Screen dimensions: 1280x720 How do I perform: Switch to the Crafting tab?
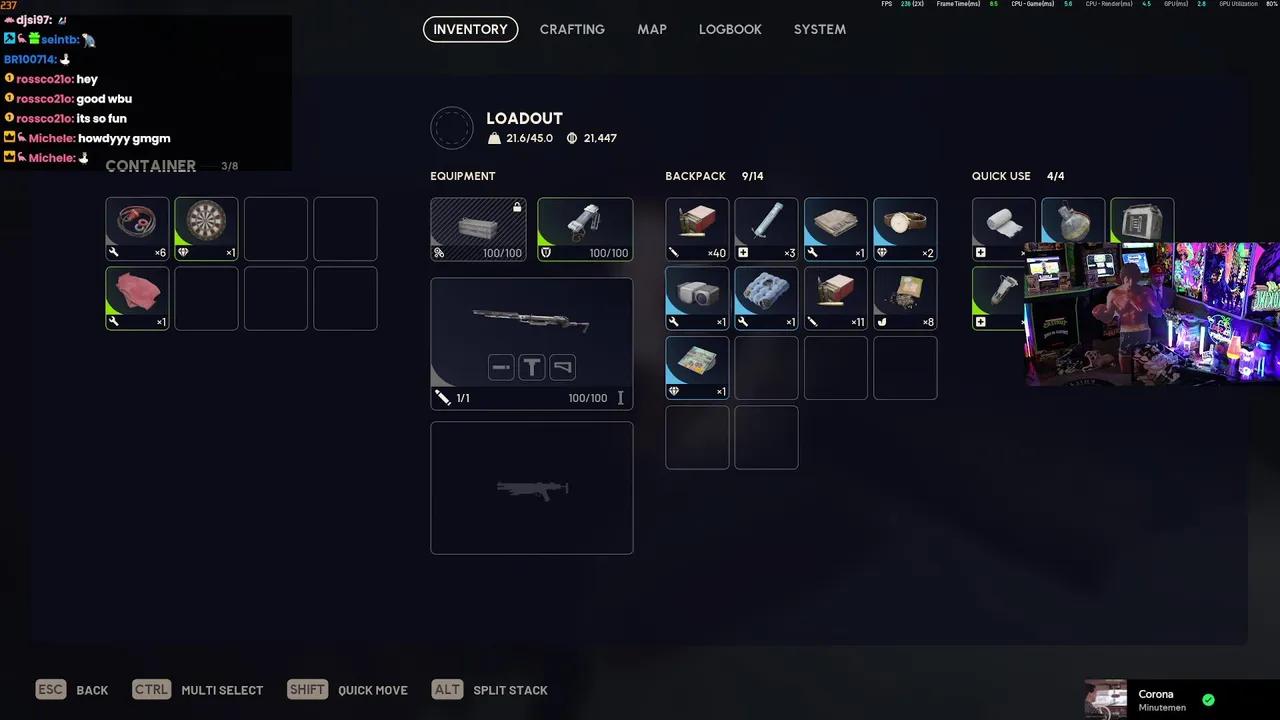click(x=572, y=29)
